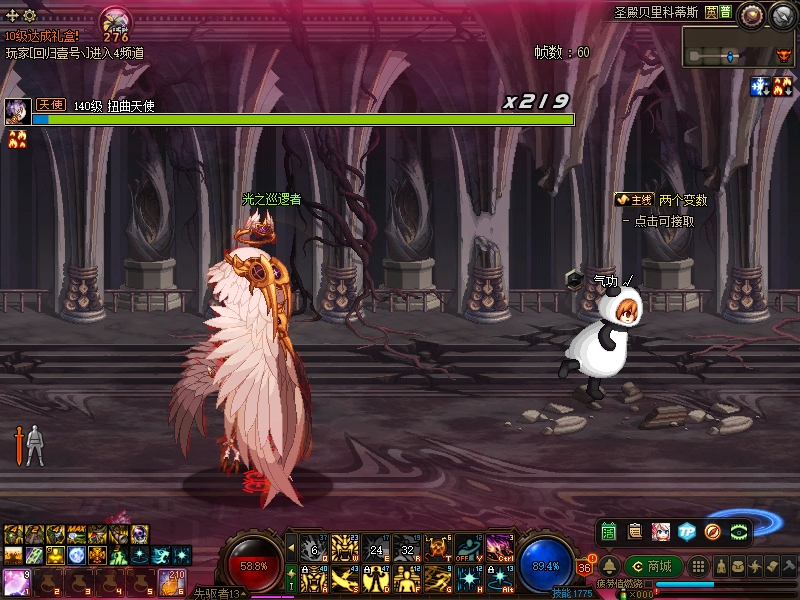Select the TP hexagon icon
800x600 pixels.
point(687,531)
